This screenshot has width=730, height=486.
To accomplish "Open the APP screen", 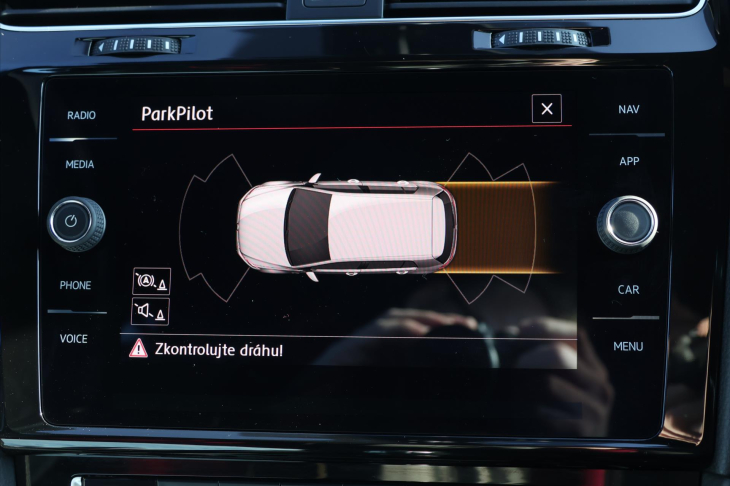I will coord(629,161).
